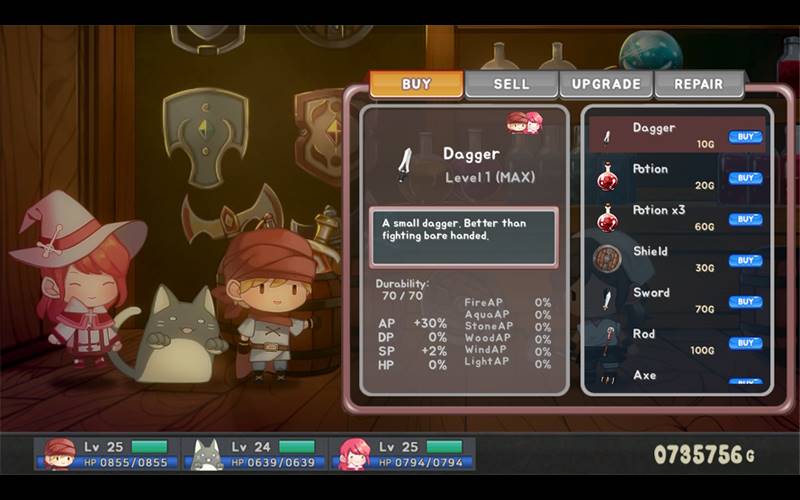Pick the Rod item icon
Image resolution: width=800 pixels, height=500 pixels.
pos(607,339)
